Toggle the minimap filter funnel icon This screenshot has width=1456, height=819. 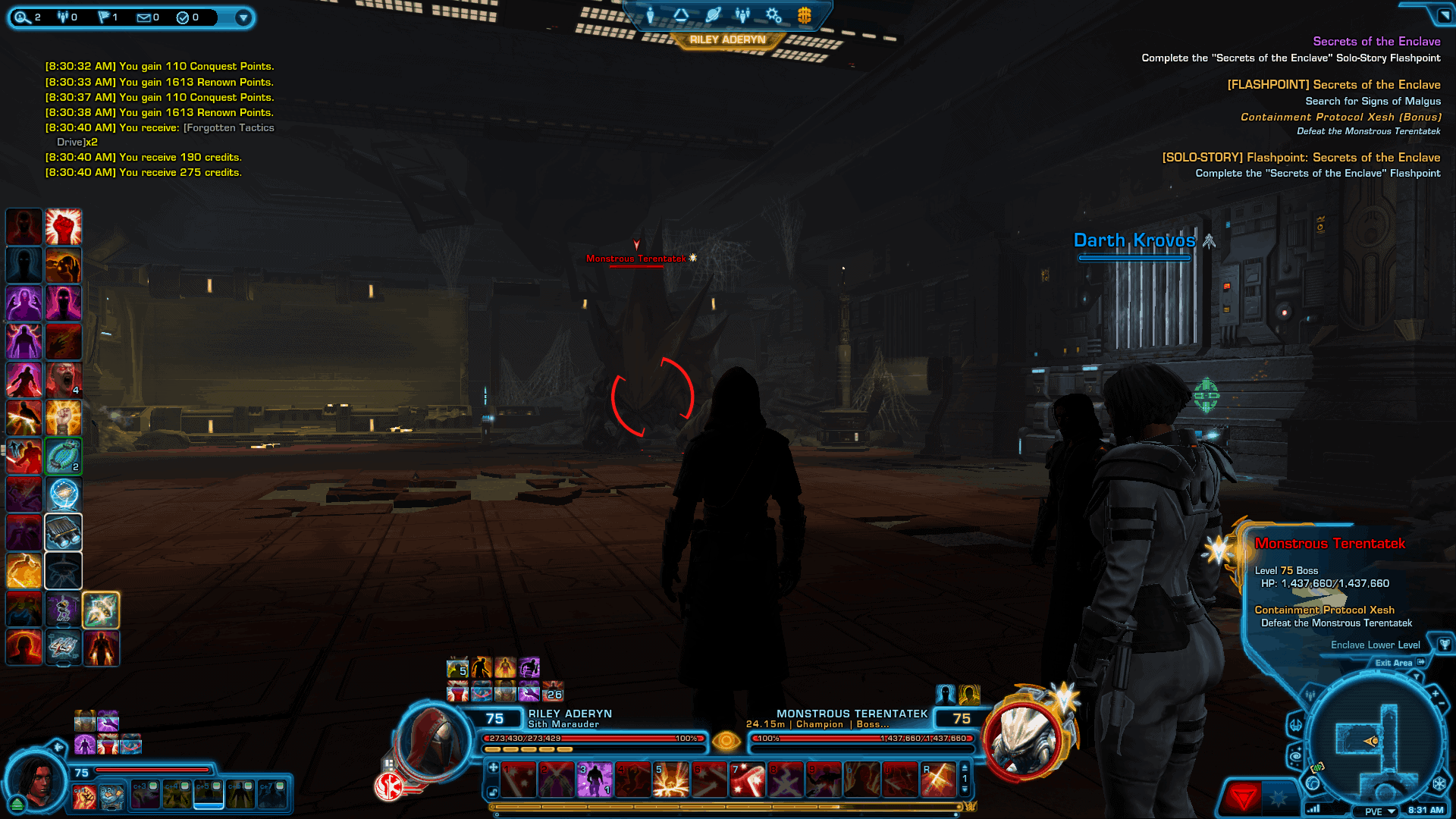click(1417, 677)
